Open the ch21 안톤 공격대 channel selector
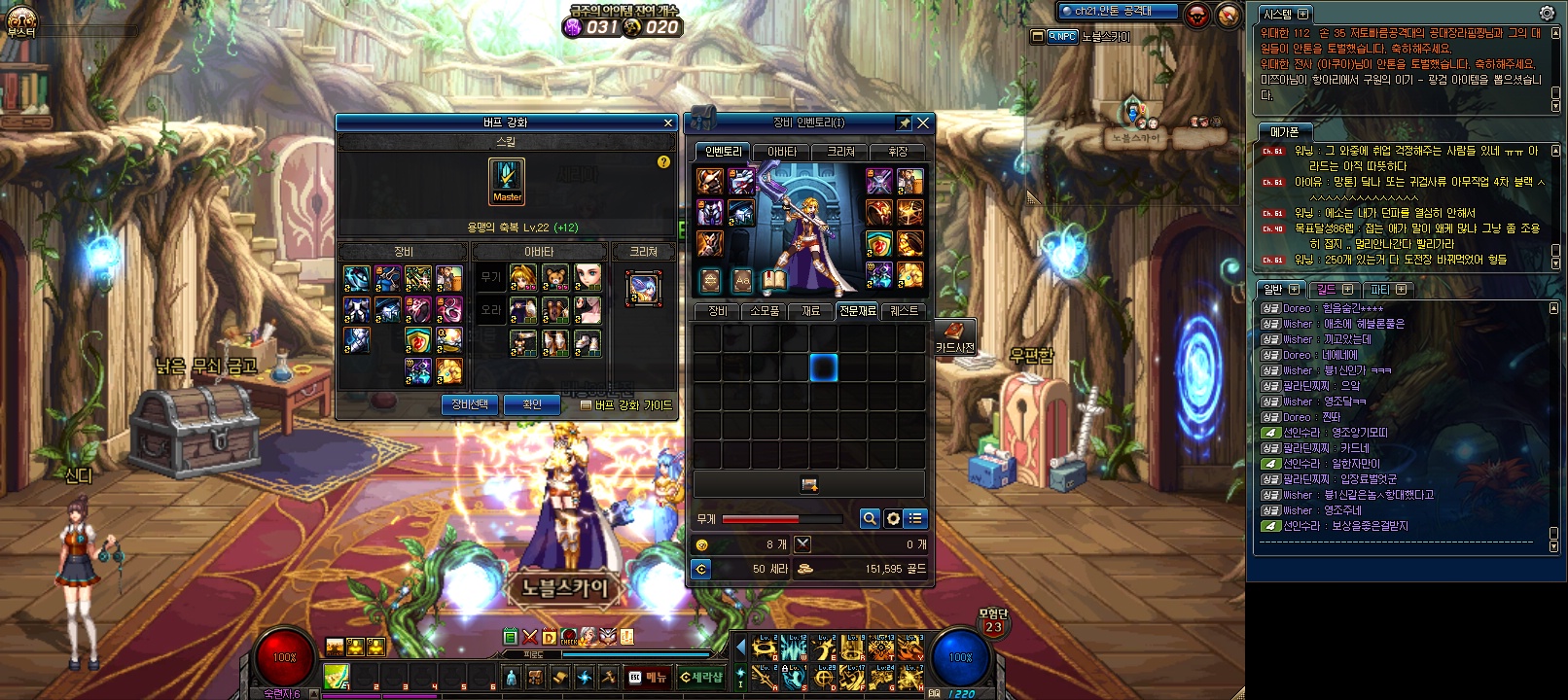Image resolution: width=1568 pixels, height=700 pixels. pyautogui.click(x=1118, y=12)
